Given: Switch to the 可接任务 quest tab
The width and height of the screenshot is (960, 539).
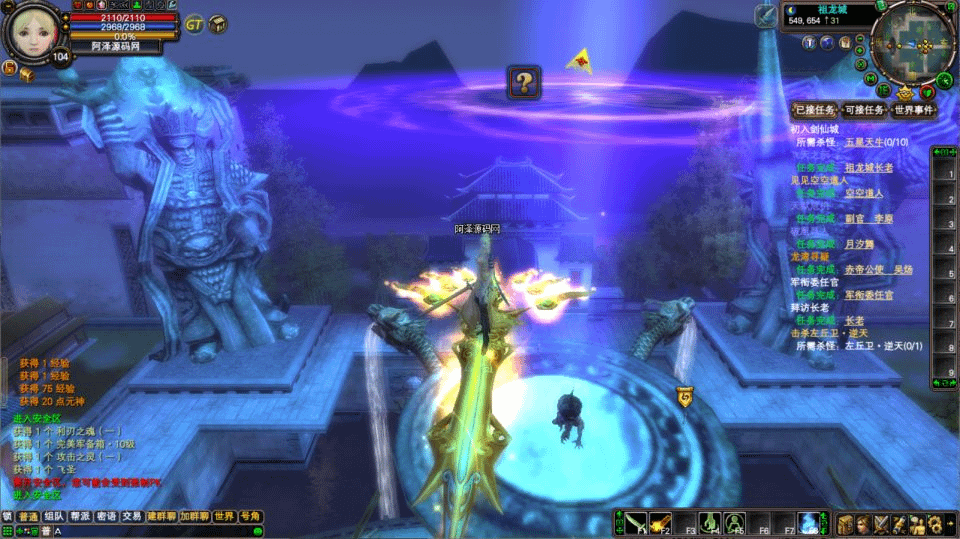Looking at the screenshot, I should click(864, 110).
